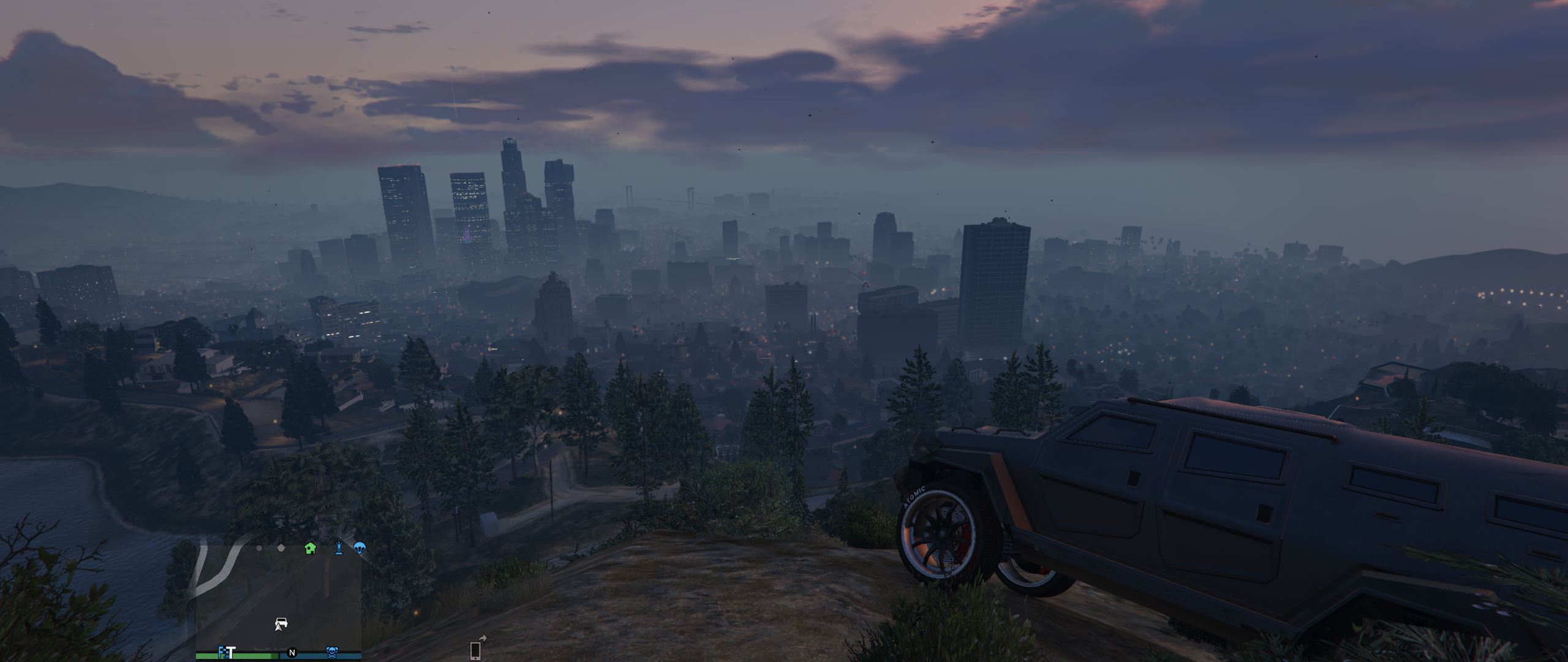1568x662 pixels.
Task: Select the blue parachute marker on the minimap
Action: coord(360,547)
